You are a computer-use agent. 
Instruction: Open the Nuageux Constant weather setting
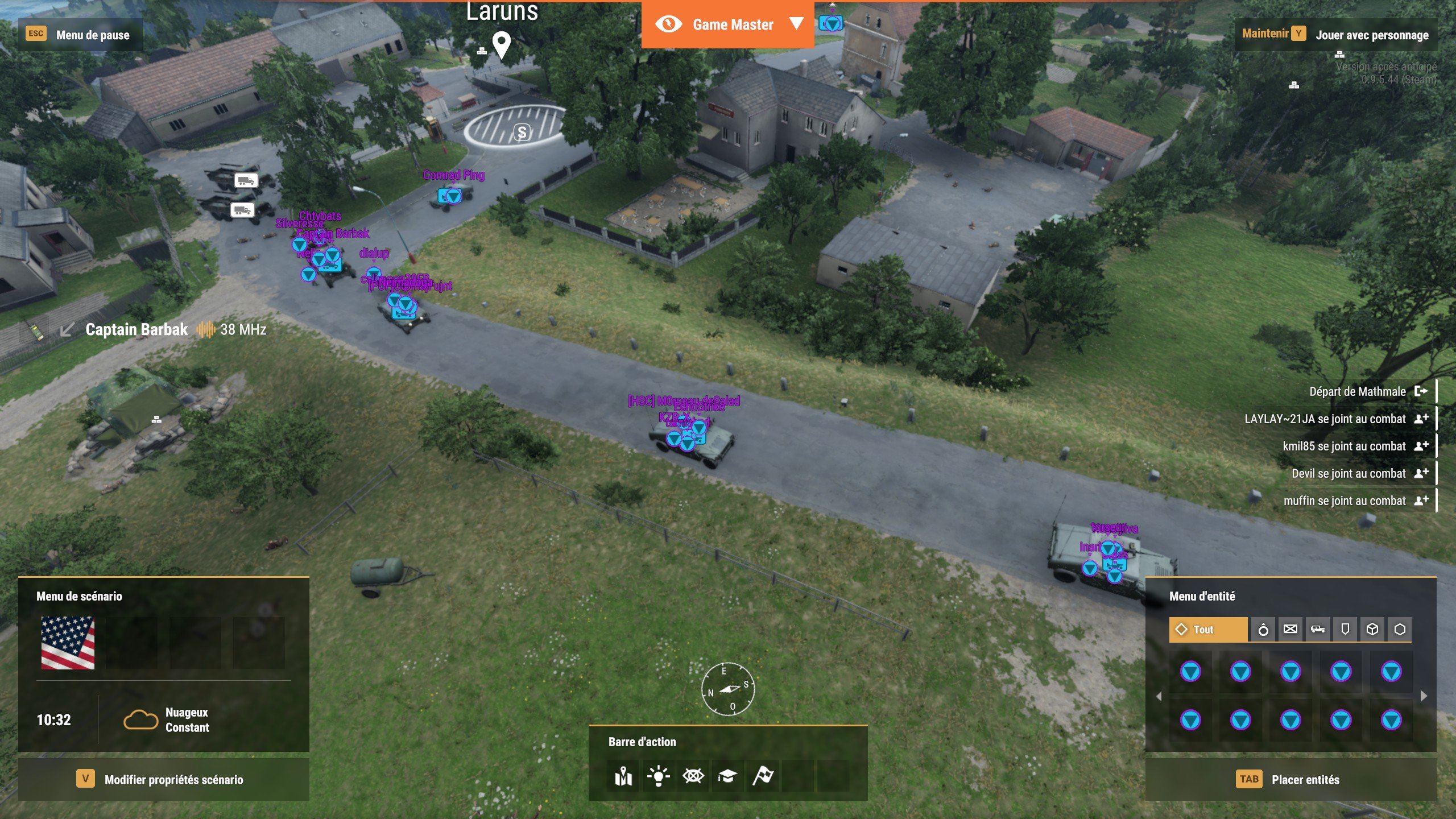166,720
